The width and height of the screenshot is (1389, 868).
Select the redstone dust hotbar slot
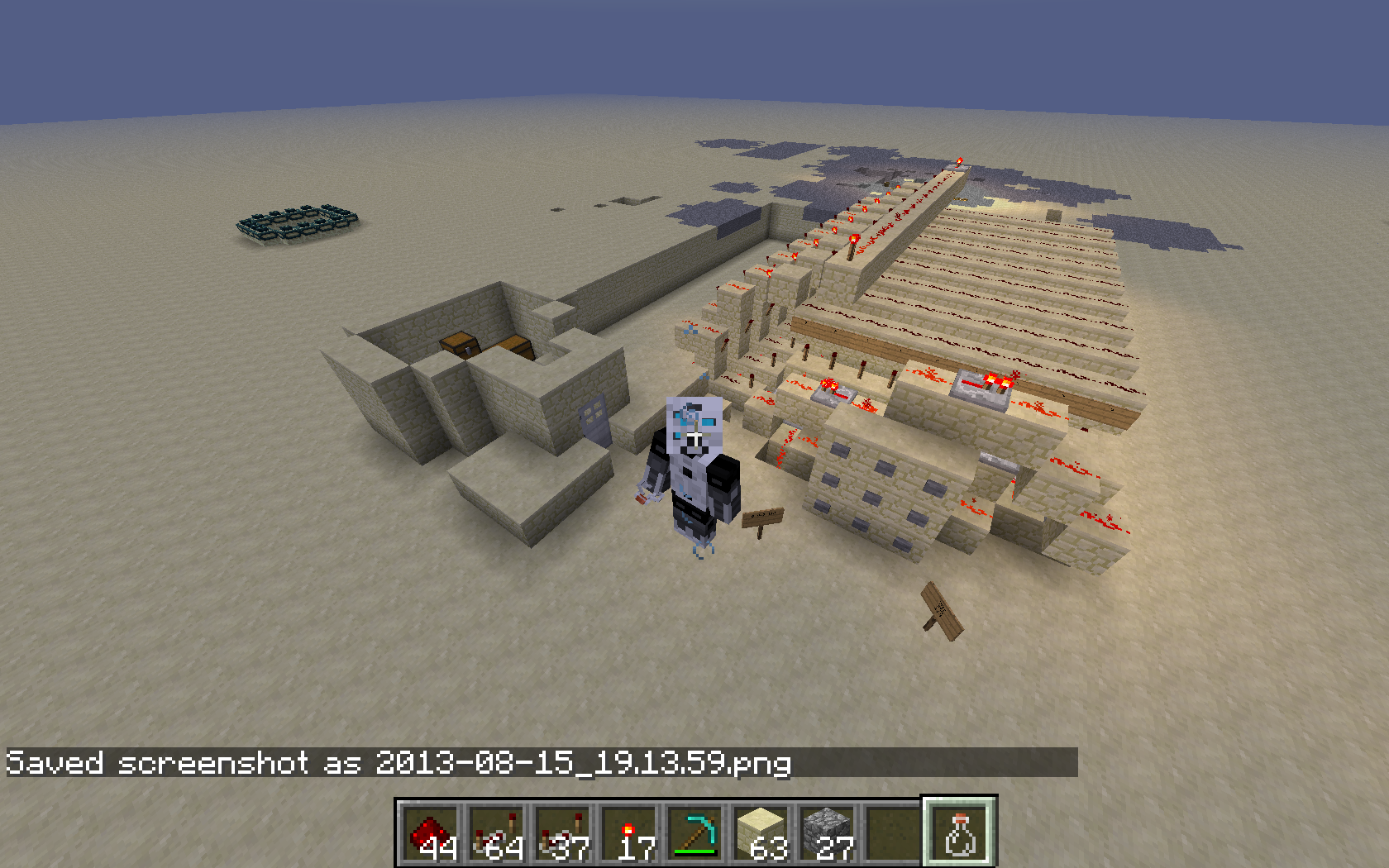tap(431, 833)
